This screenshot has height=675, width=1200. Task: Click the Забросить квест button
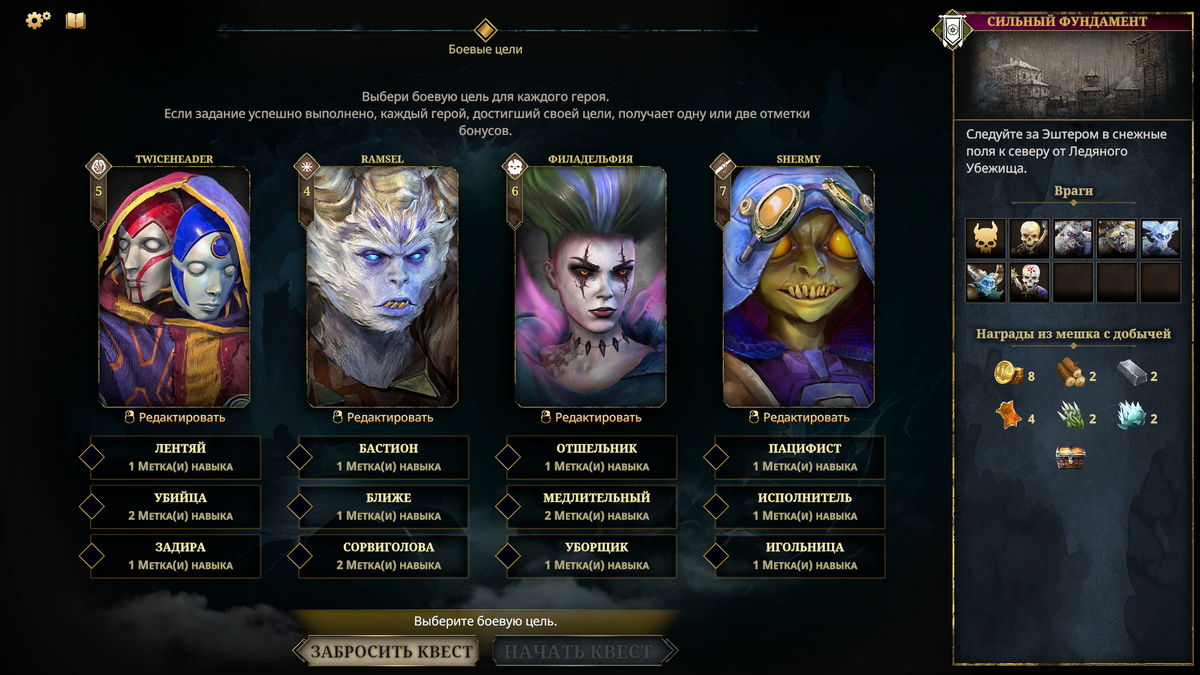tap(391, 652)
